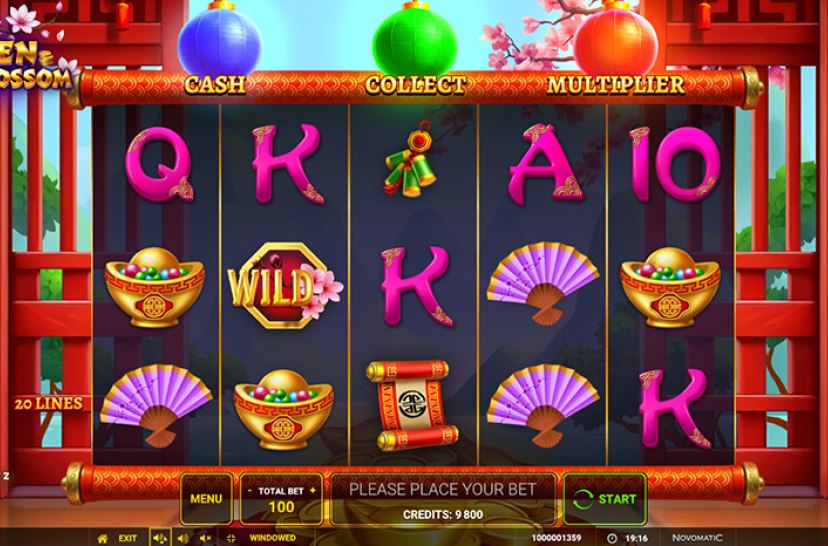Select the full-volume speaker icon

coord(158,538)
